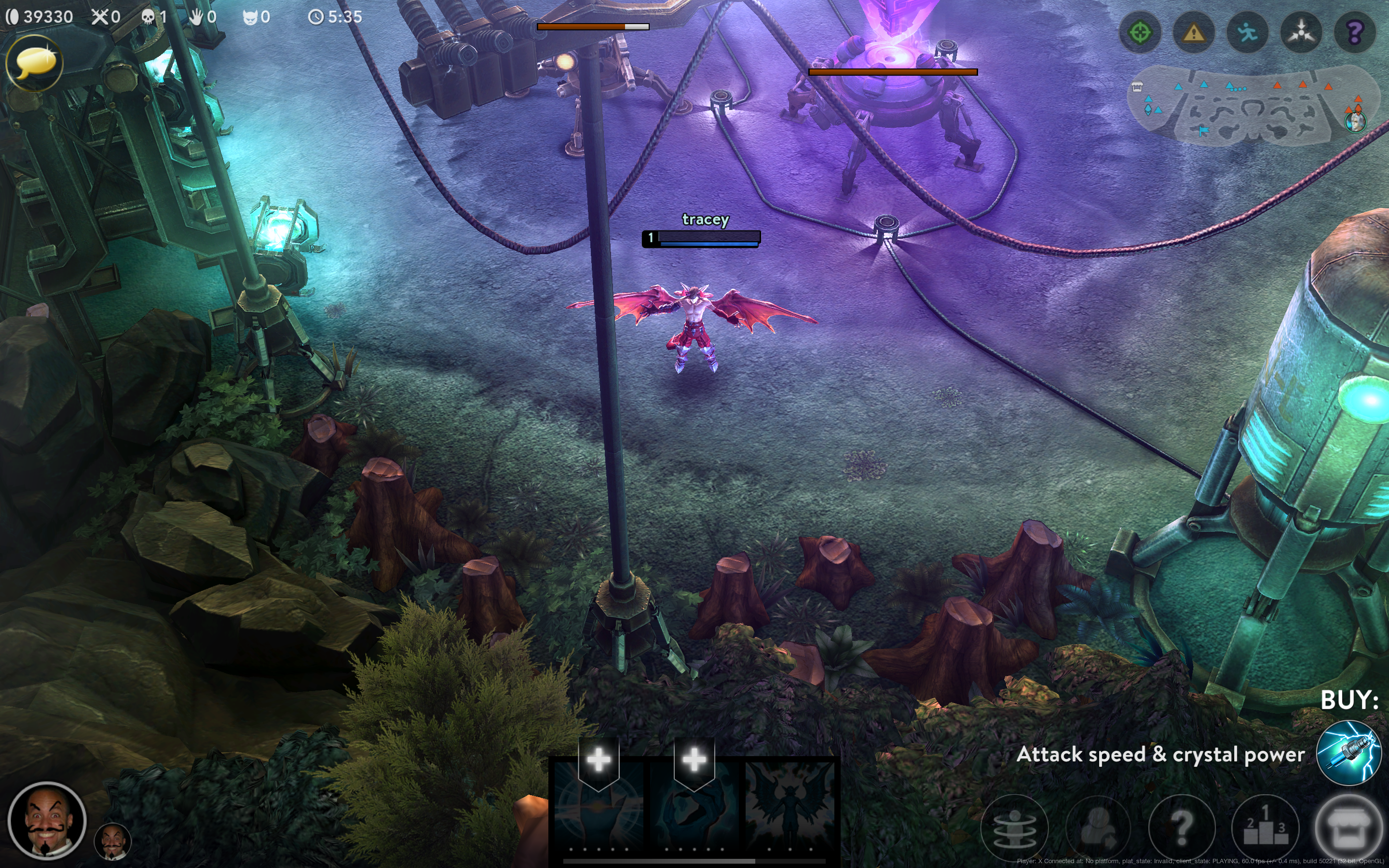
Task: Send the white starburst ping
Action: tap(1301, 33)
